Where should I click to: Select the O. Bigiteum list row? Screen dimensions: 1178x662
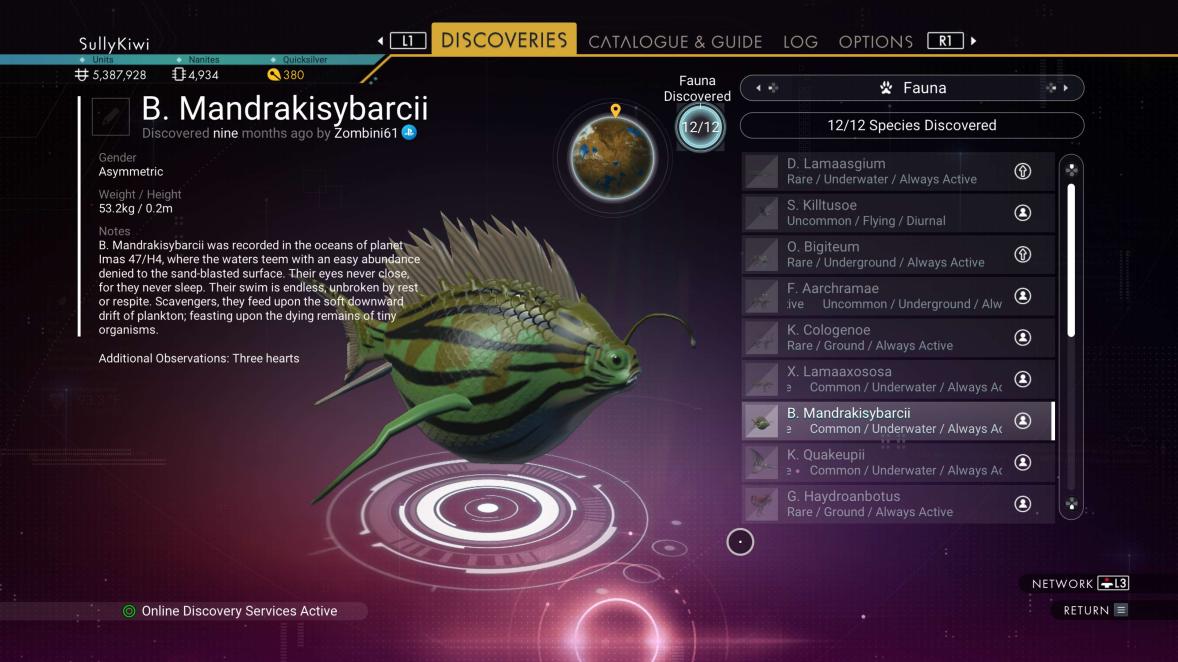click(x=897, y=254)
